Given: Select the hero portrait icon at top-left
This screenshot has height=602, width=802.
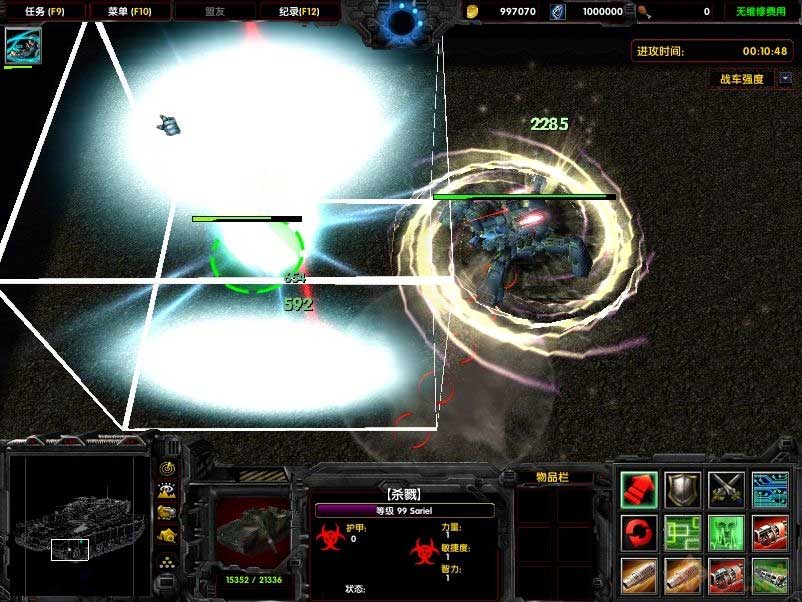Looking at the screenshot, I should pyautogui.click(x=23, y=46).
